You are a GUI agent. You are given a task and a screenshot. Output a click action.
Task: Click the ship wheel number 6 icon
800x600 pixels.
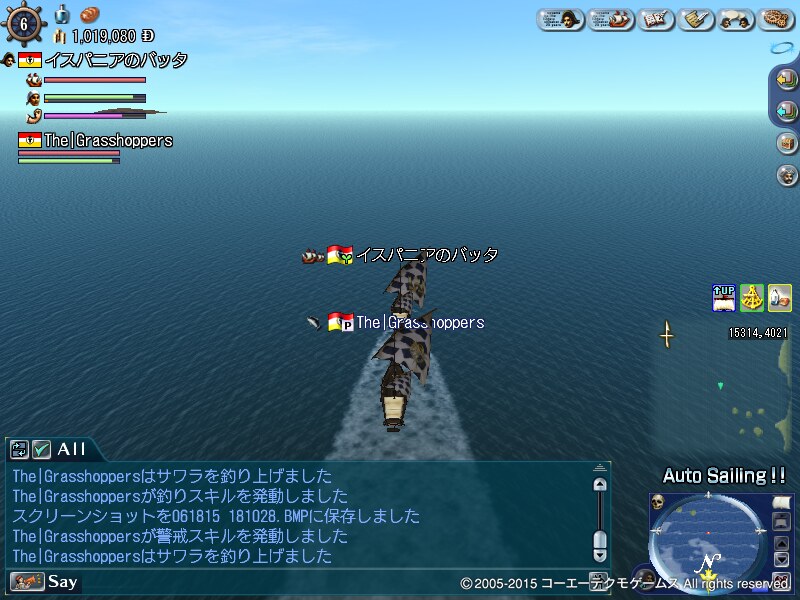(x=23, y=23)
